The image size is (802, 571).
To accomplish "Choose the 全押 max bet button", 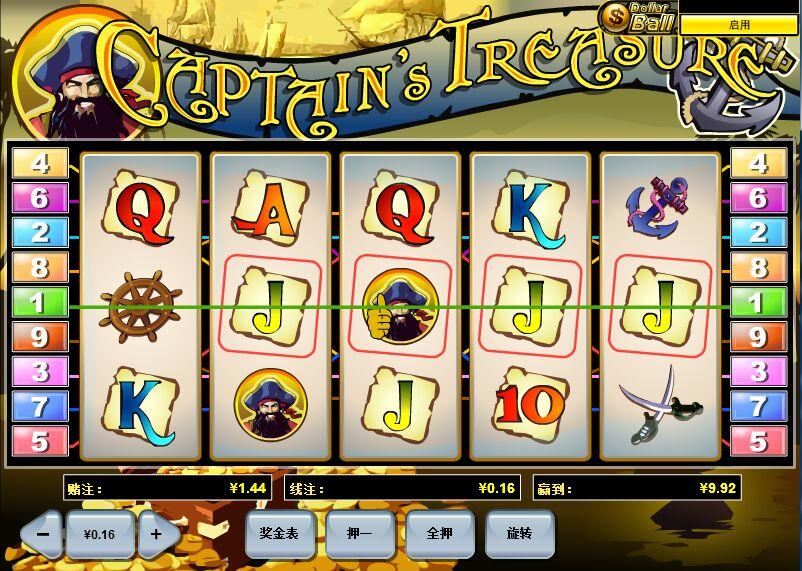I will click(x=440, y=533).
